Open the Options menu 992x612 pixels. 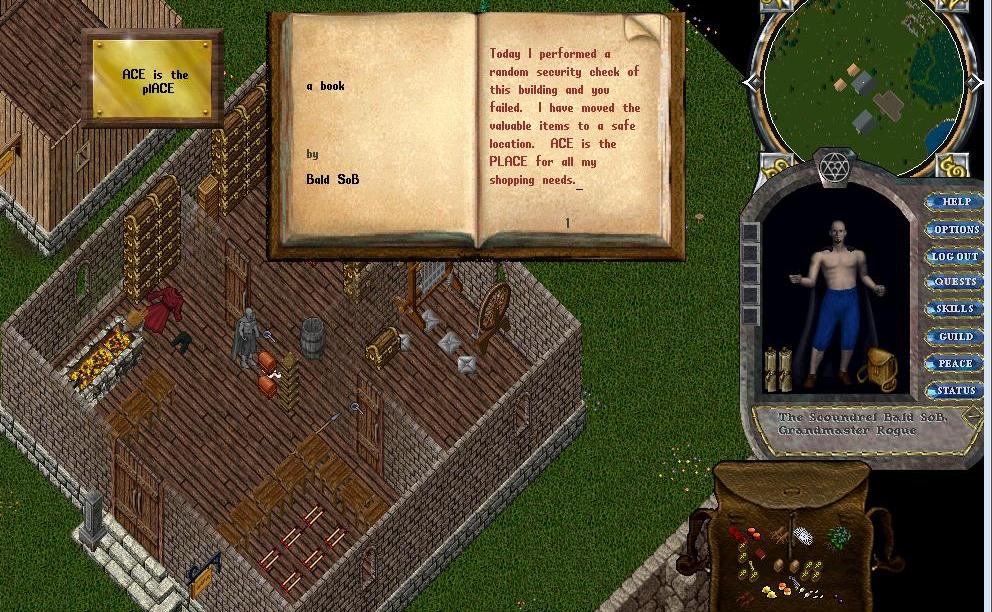[955, 229]
